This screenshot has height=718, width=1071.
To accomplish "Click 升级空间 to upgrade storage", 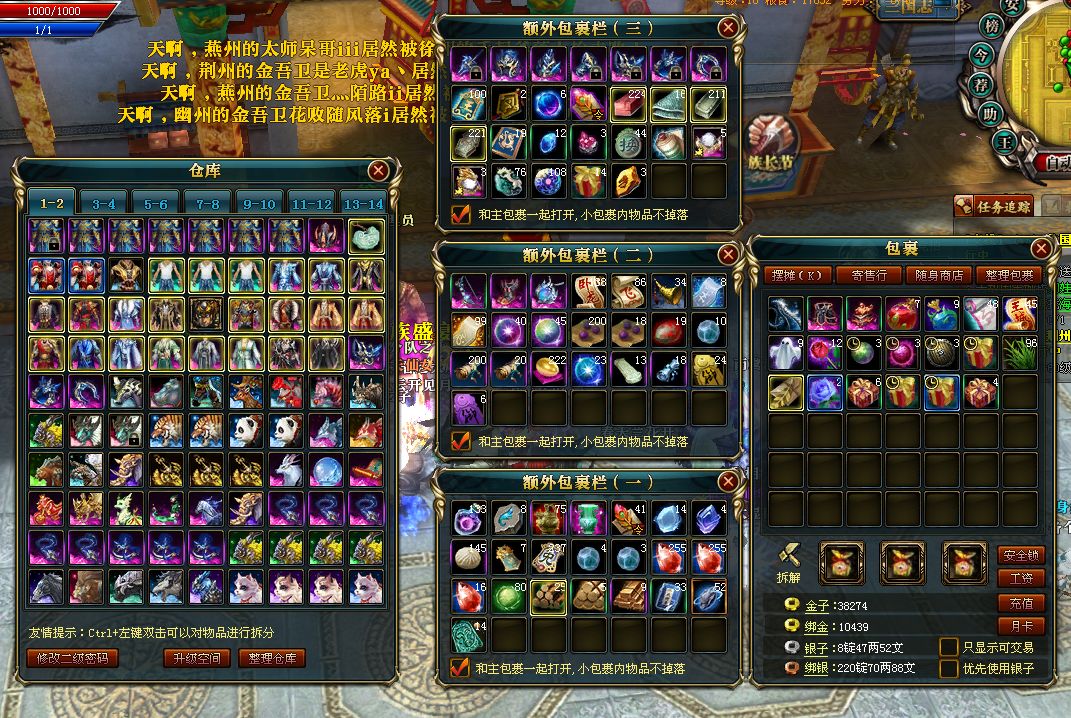I will [197, 658].
